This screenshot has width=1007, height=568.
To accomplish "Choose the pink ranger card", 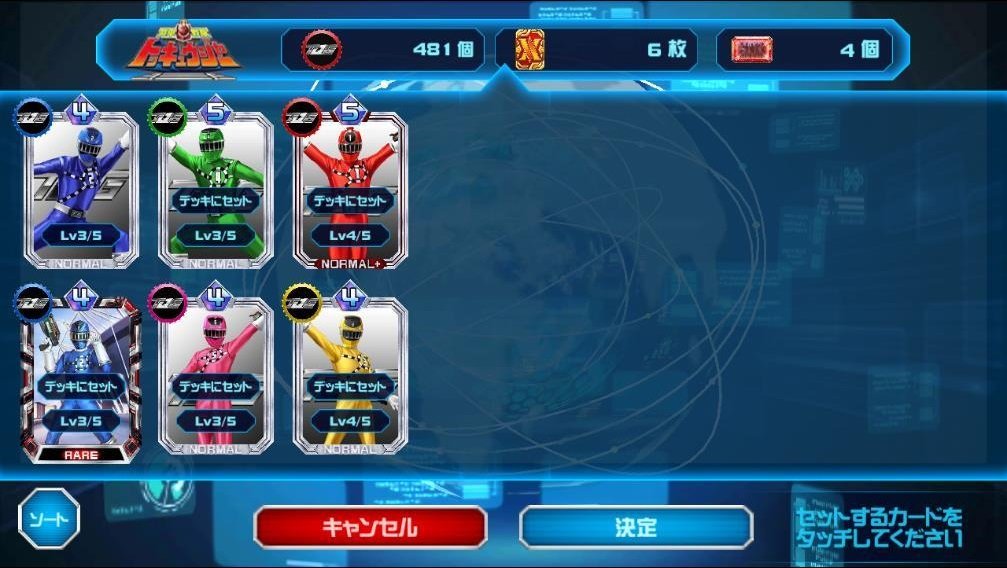I will [215, 376].
